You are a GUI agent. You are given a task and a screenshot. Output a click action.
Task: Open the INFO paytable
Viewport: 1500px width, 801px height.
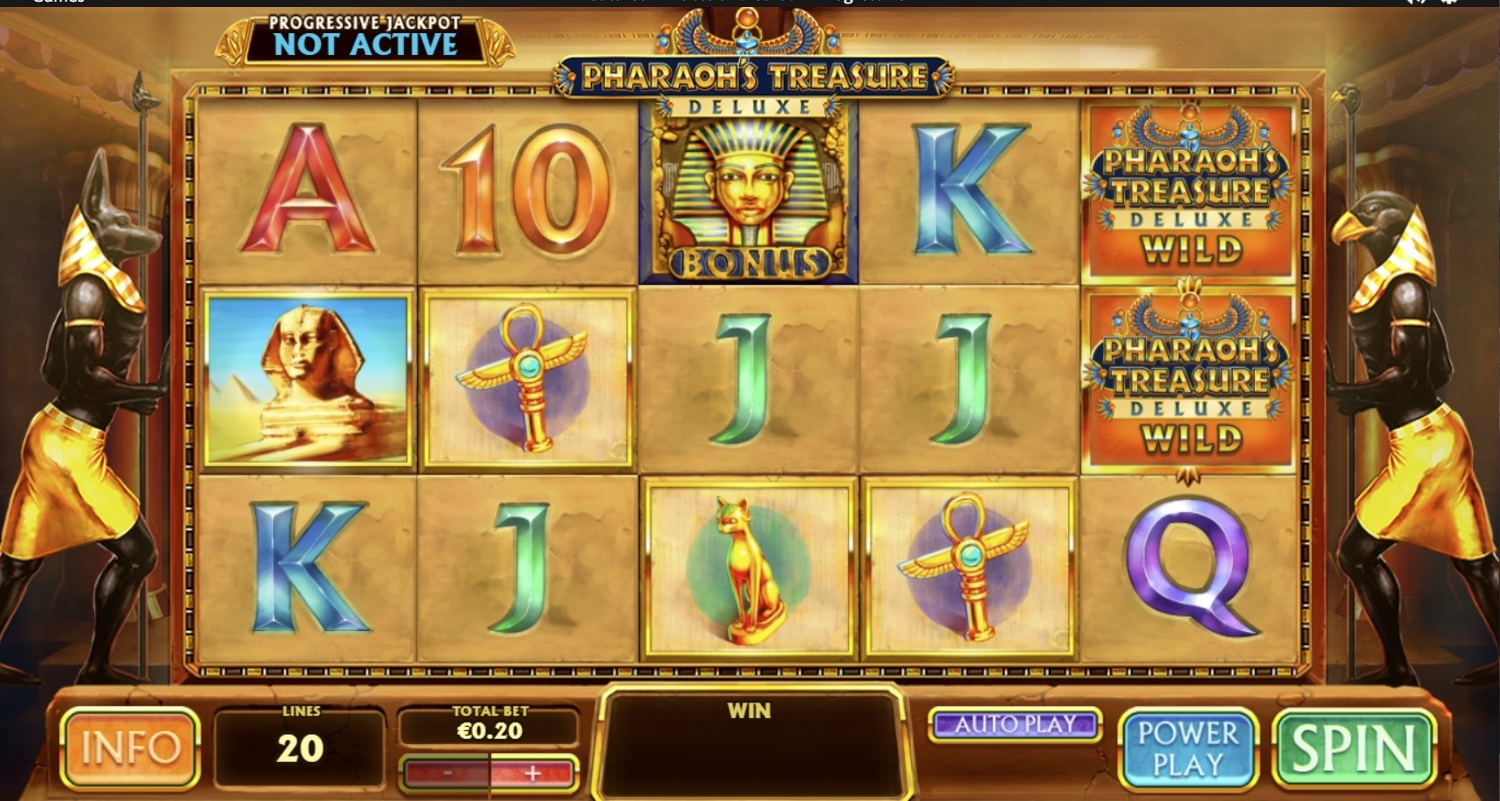tap(130, 748)
